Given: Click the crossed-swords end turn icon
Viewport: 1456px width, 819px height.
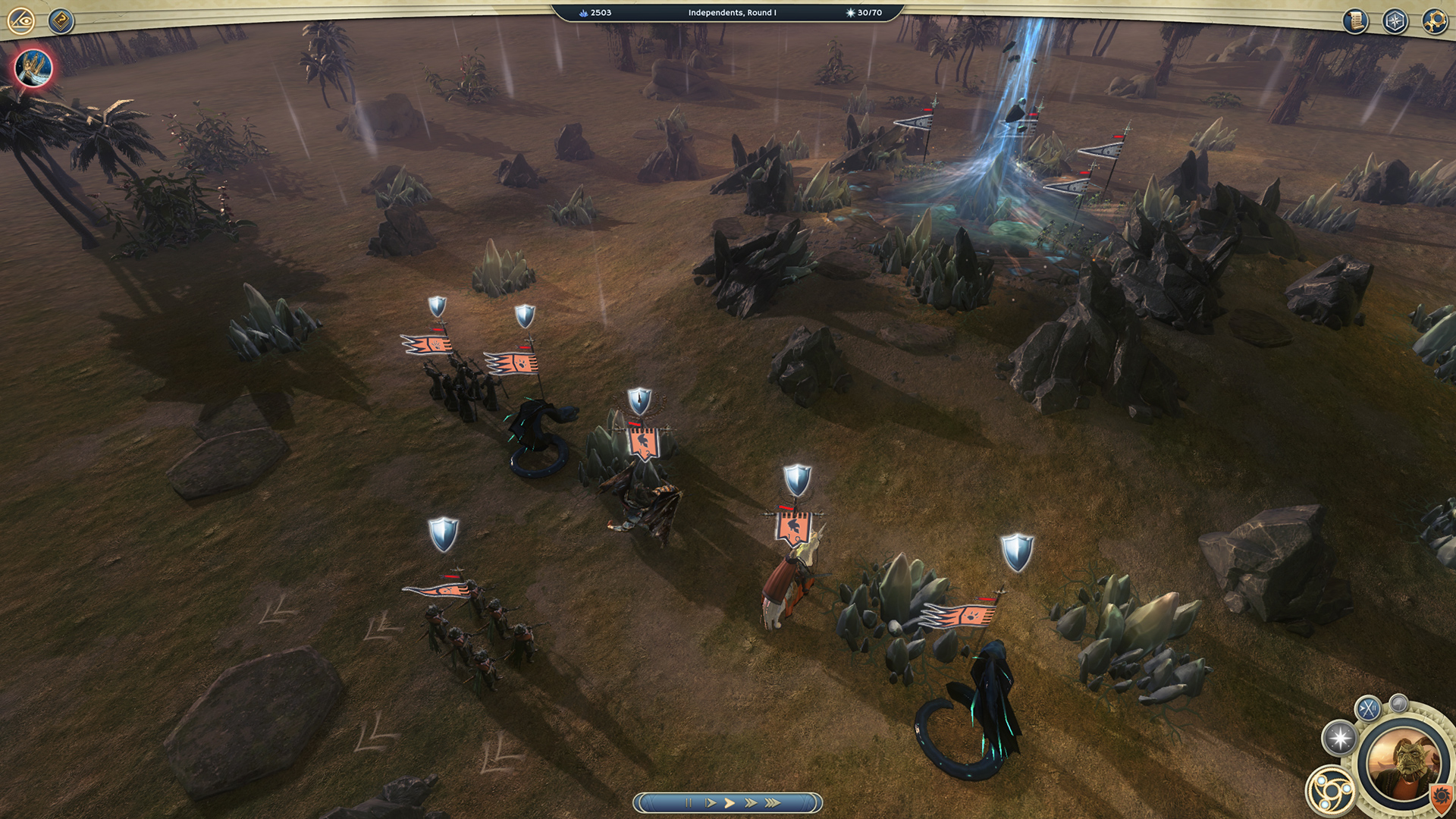Looking at the screenshot, I should pos(1367,707).
